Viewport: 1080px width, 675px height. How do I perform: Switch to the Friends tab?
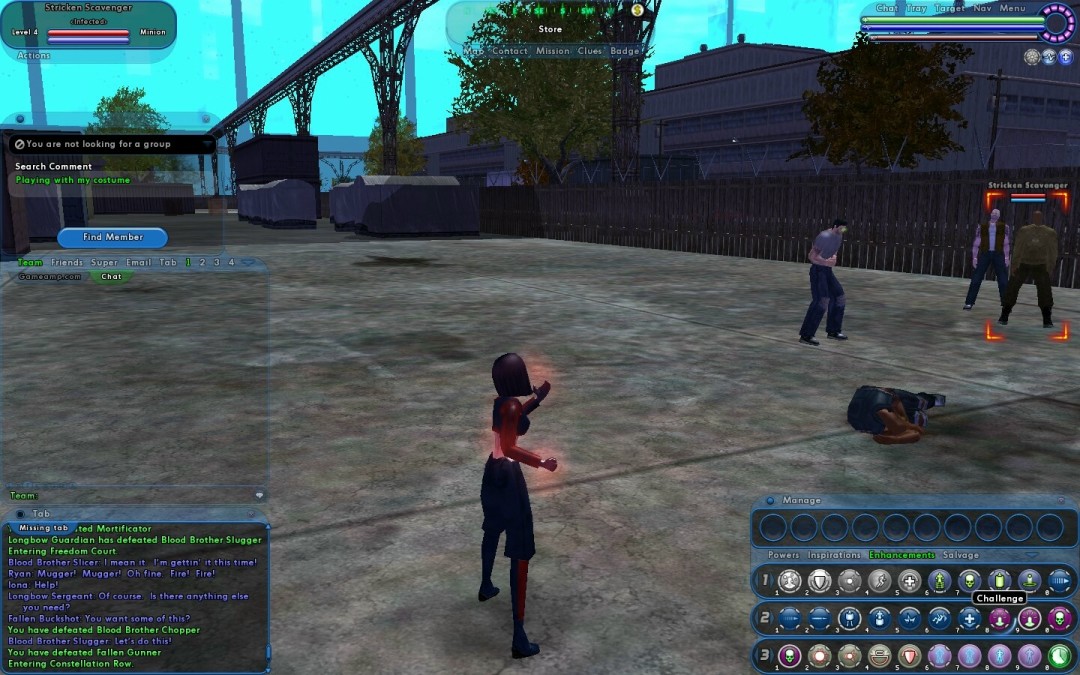click(x=67, y=262)
